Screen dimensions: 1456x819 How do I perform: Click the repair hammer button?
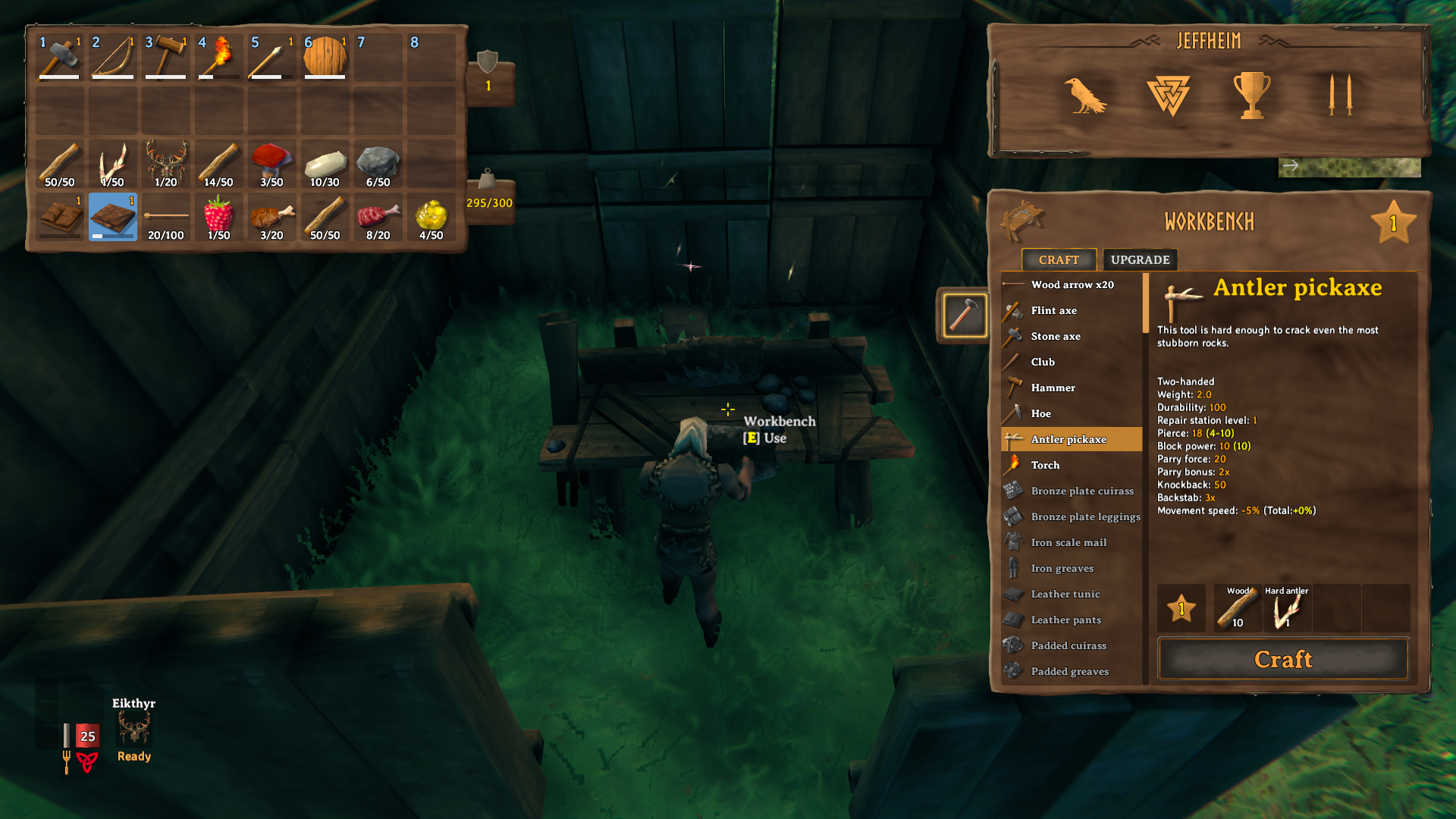tap(965, 315)
